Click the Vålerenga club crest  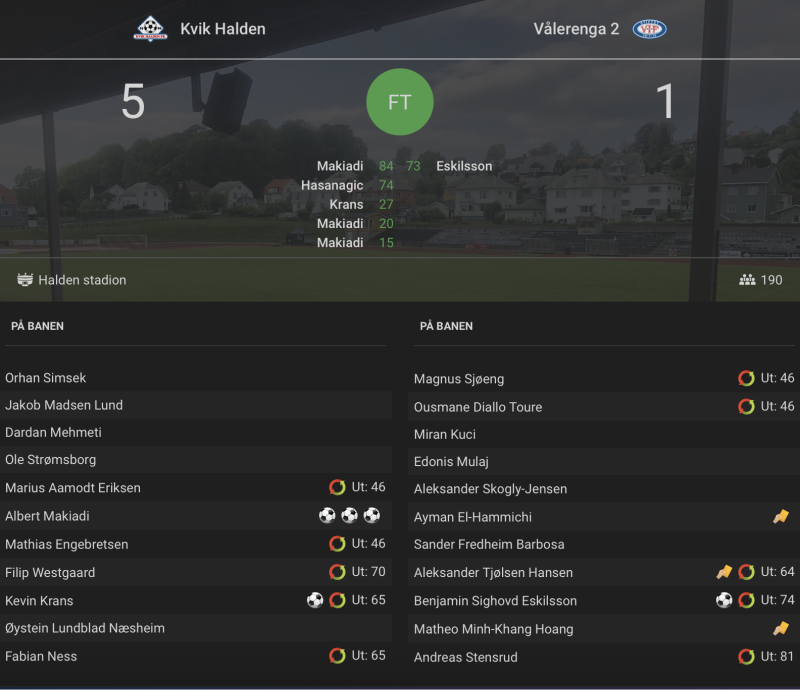pyautogui.click(x=650, y=29)
